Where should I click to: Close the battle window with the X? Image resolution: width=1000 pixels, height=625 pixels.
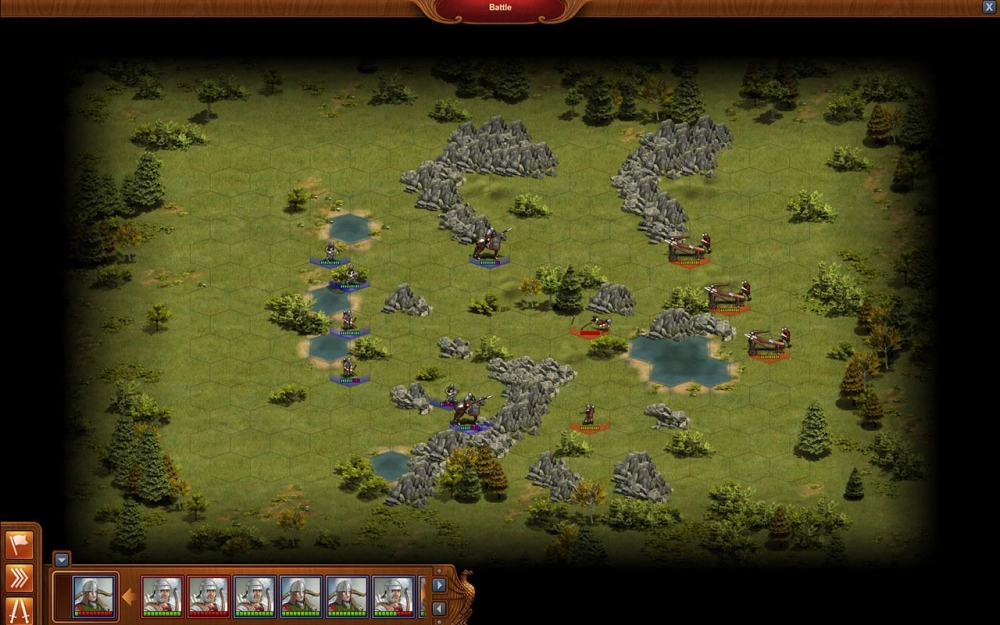(989, 7)
